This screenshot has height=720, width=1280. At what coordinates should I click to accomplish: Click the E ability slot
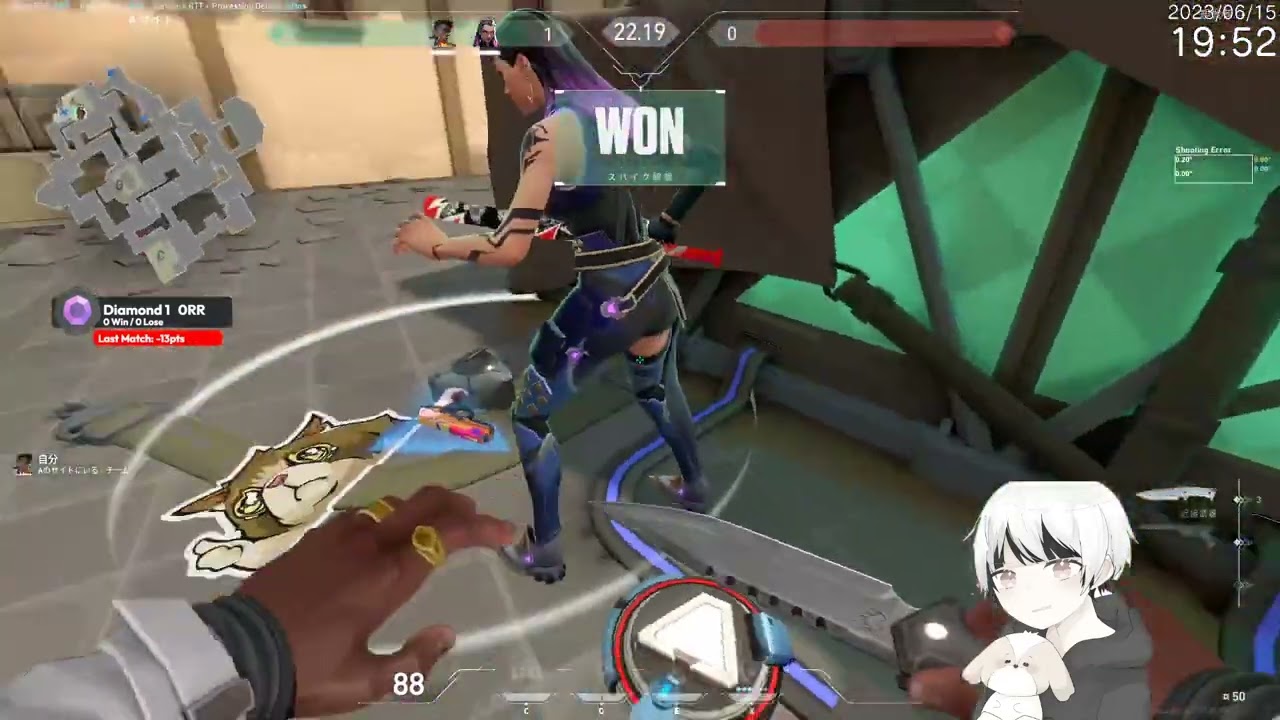pos(676,699)
